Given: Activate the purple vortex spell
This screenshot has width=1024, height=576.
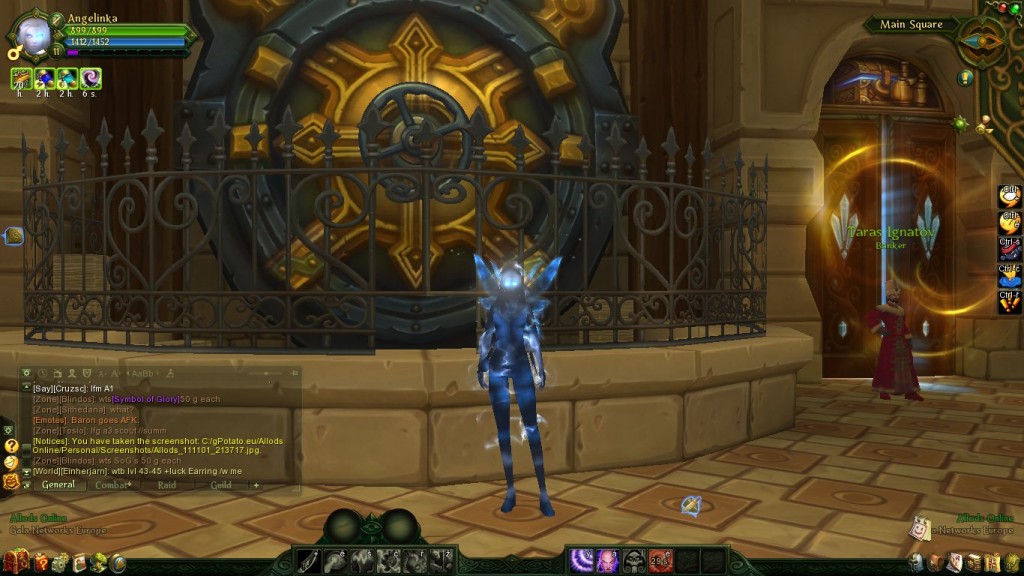Looking at the screenshot, I should click(x=582, y=560).
